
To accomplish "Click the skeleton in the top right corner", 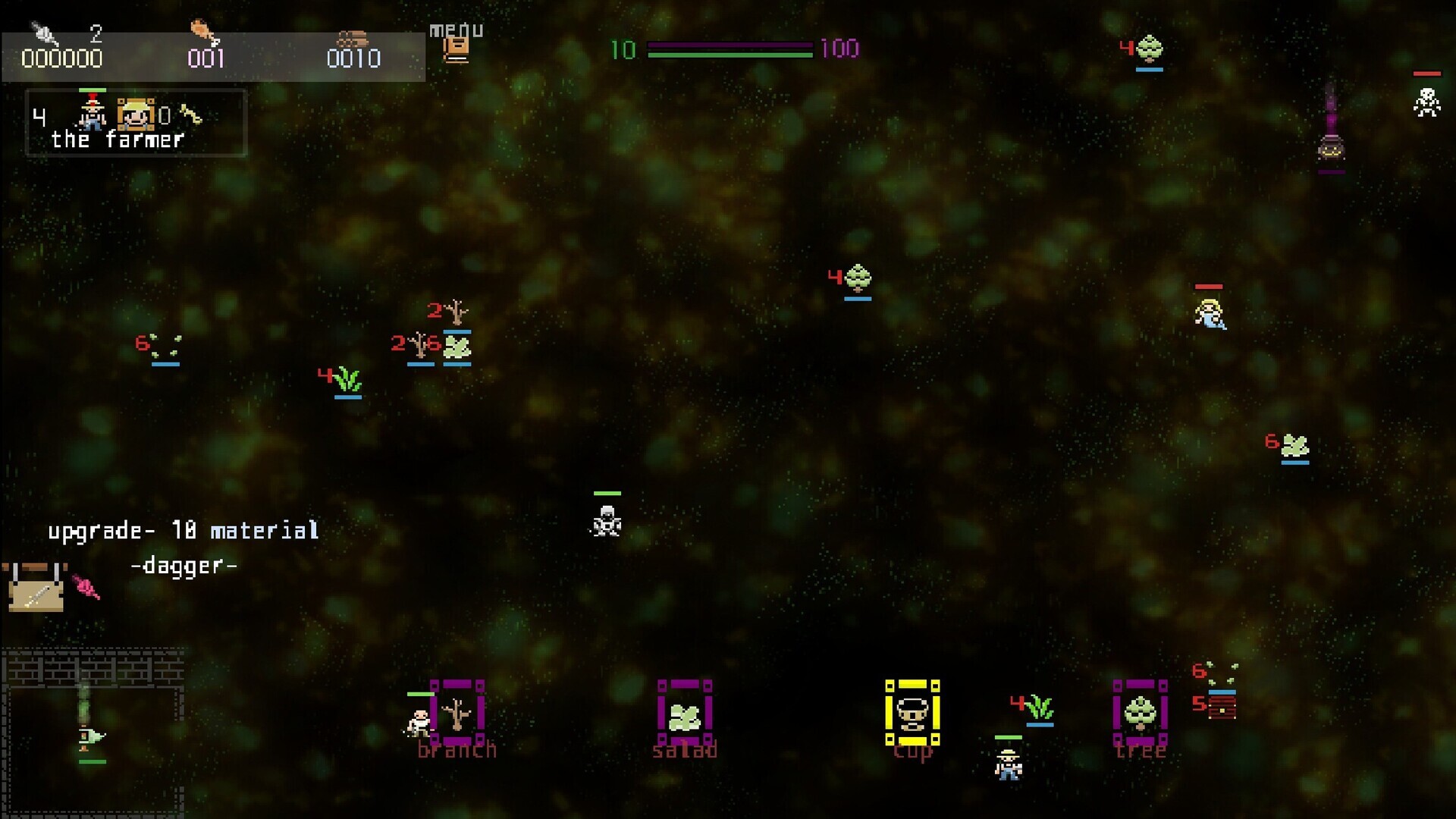I will (1429, 101).
